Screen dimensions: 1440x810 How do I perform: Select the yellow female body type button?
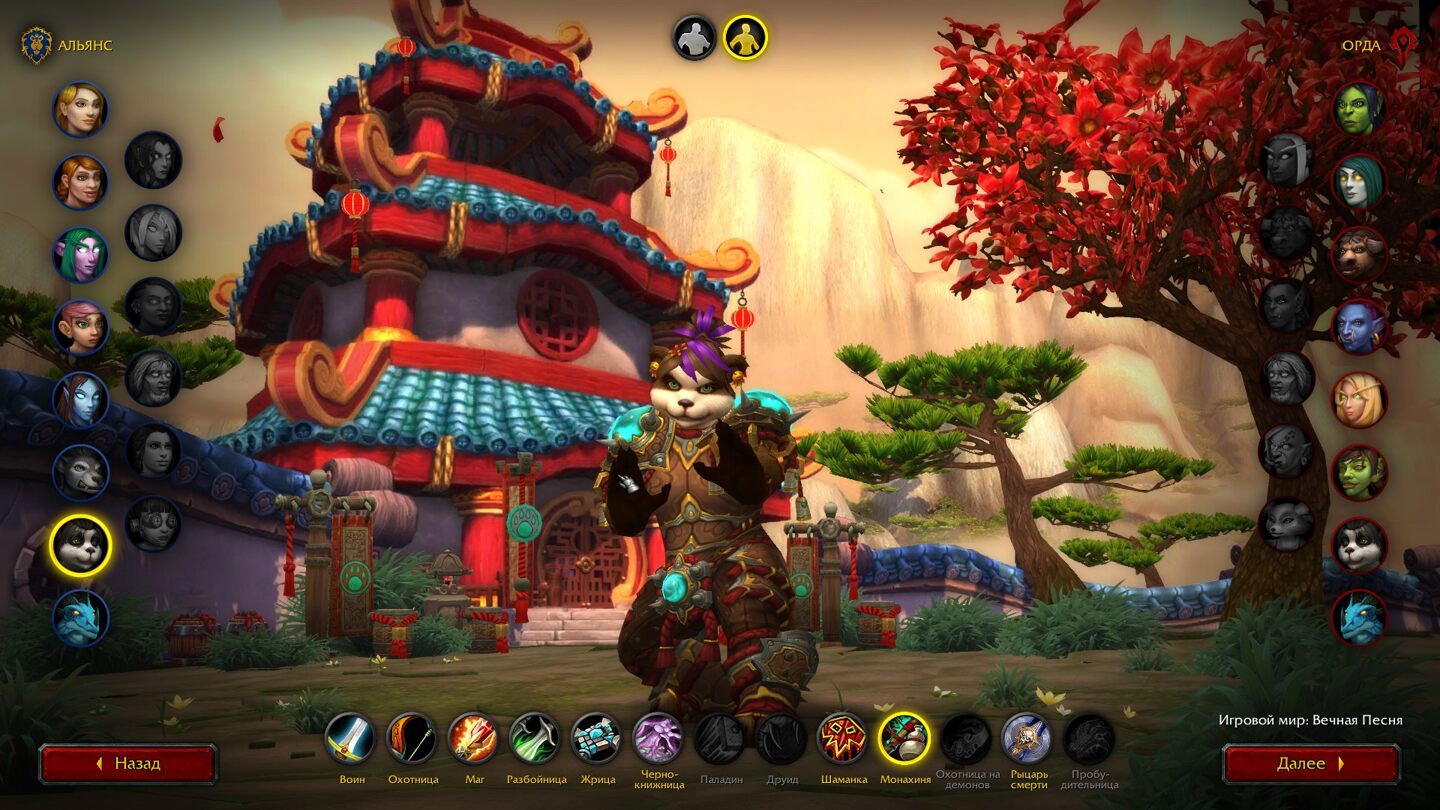click(x=745, y=38)
